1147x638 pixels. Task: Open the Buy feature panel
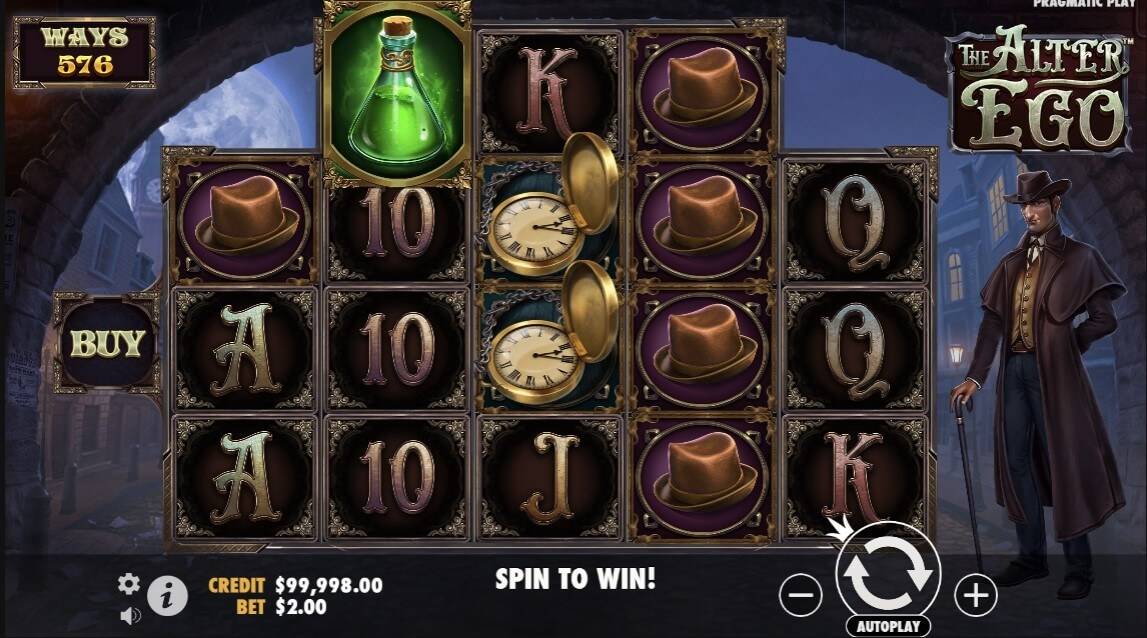coord(106,343)
